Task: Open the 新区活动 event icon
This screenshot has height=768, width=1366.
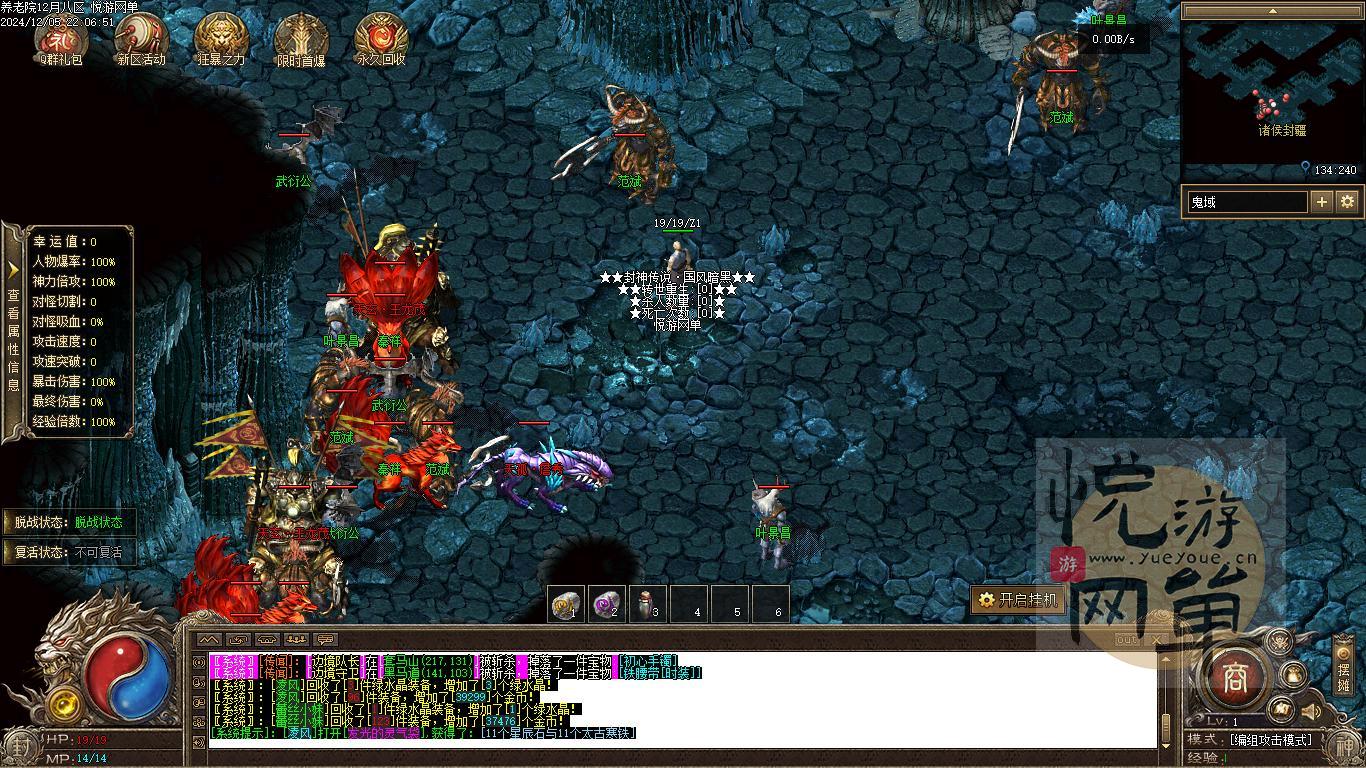Action: [141, 39]
